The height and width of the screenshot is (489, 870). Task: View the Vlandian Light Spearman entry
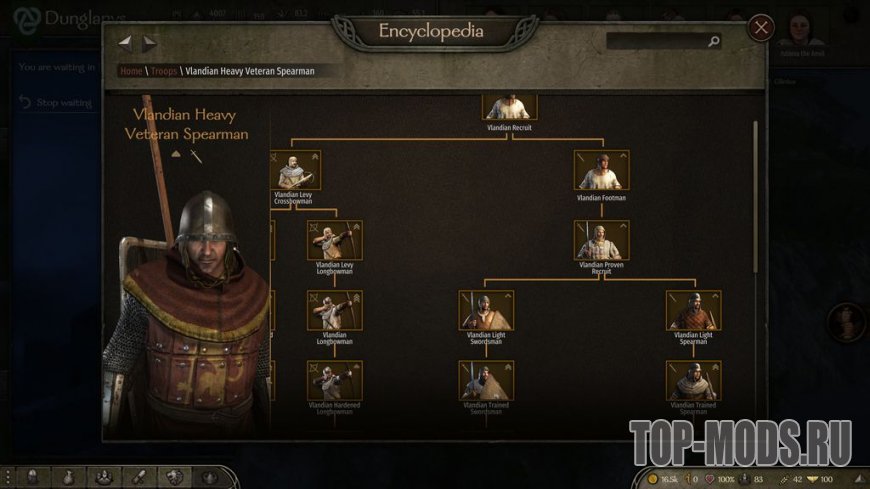(693, 311)
